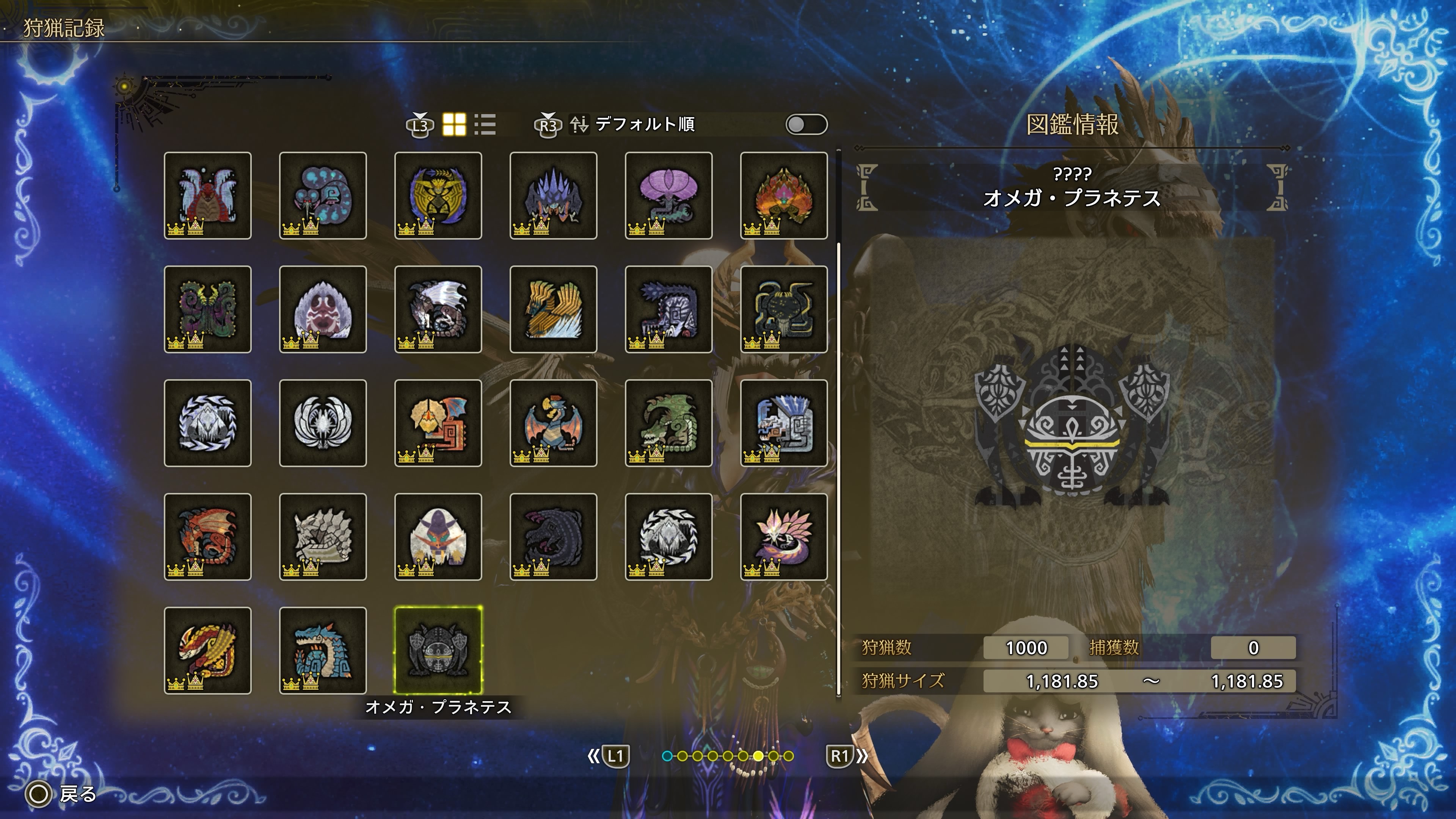
Task: Select the white feathered circle monster tile
Action: pyautogui.click(x=323, y=423)
